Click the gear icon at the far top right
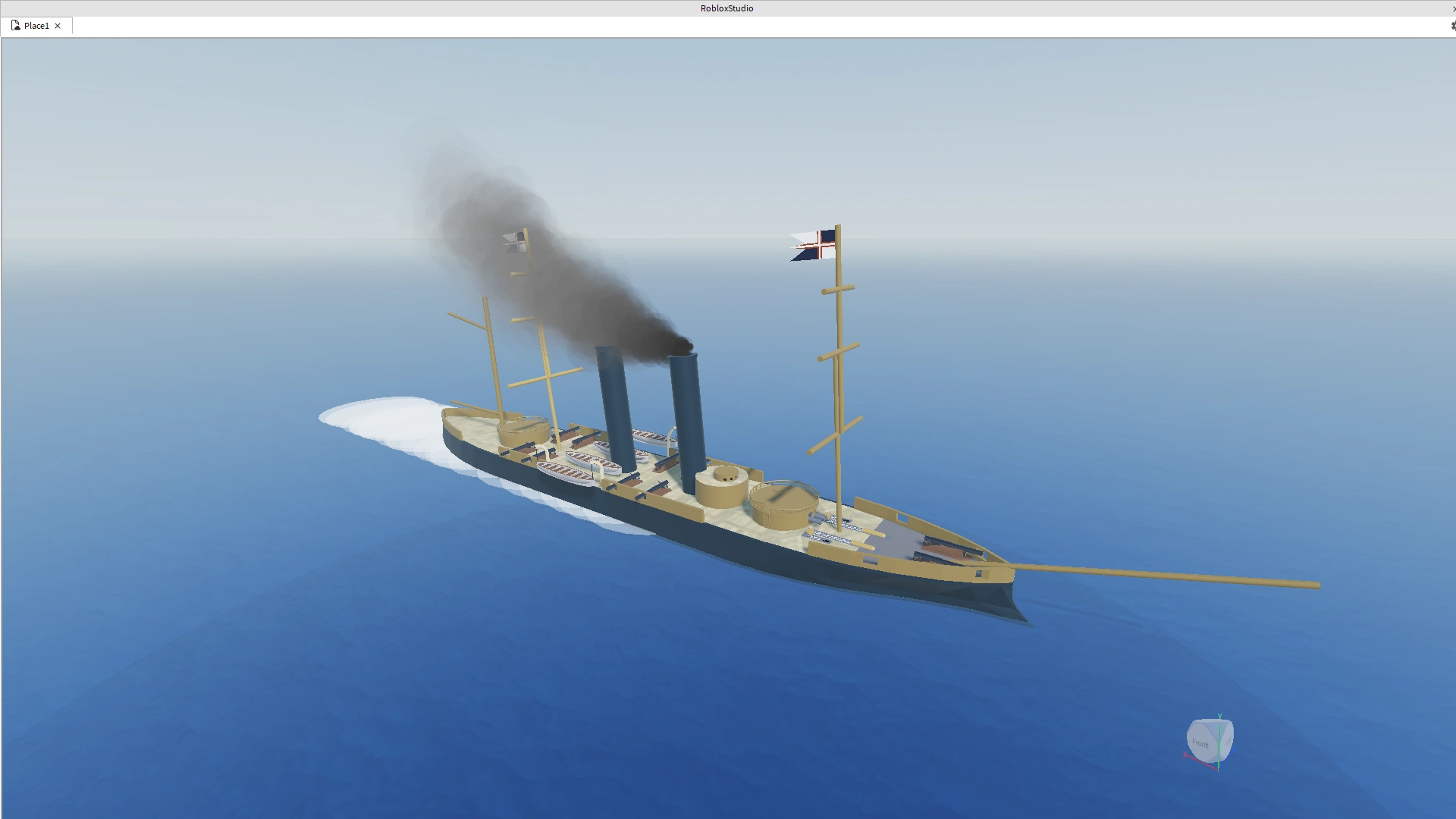1456x819 pixels. point(1452,25)
